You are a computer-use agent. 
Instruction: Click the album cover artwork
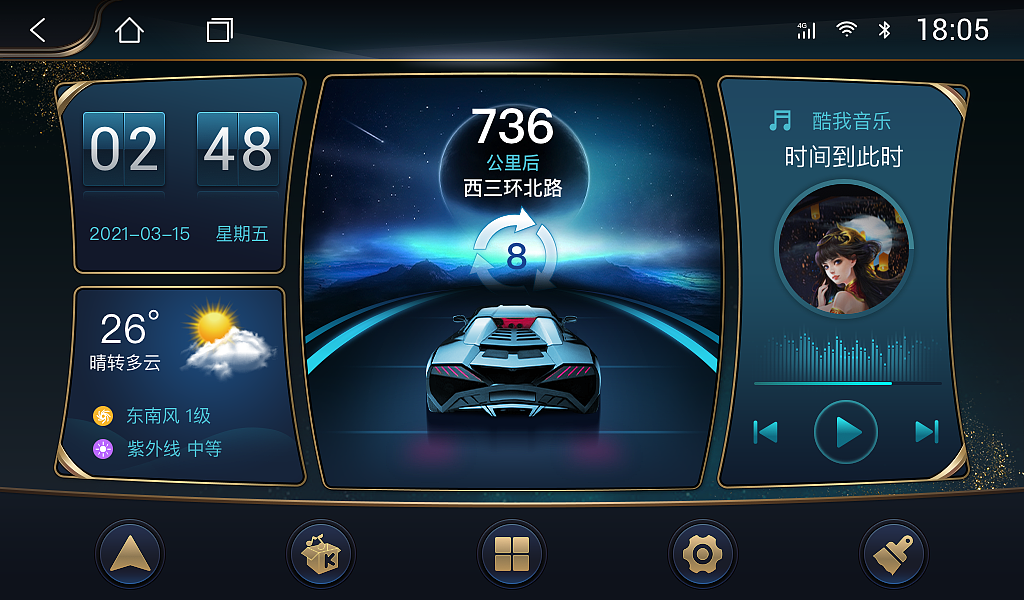(x=843, y=248)
